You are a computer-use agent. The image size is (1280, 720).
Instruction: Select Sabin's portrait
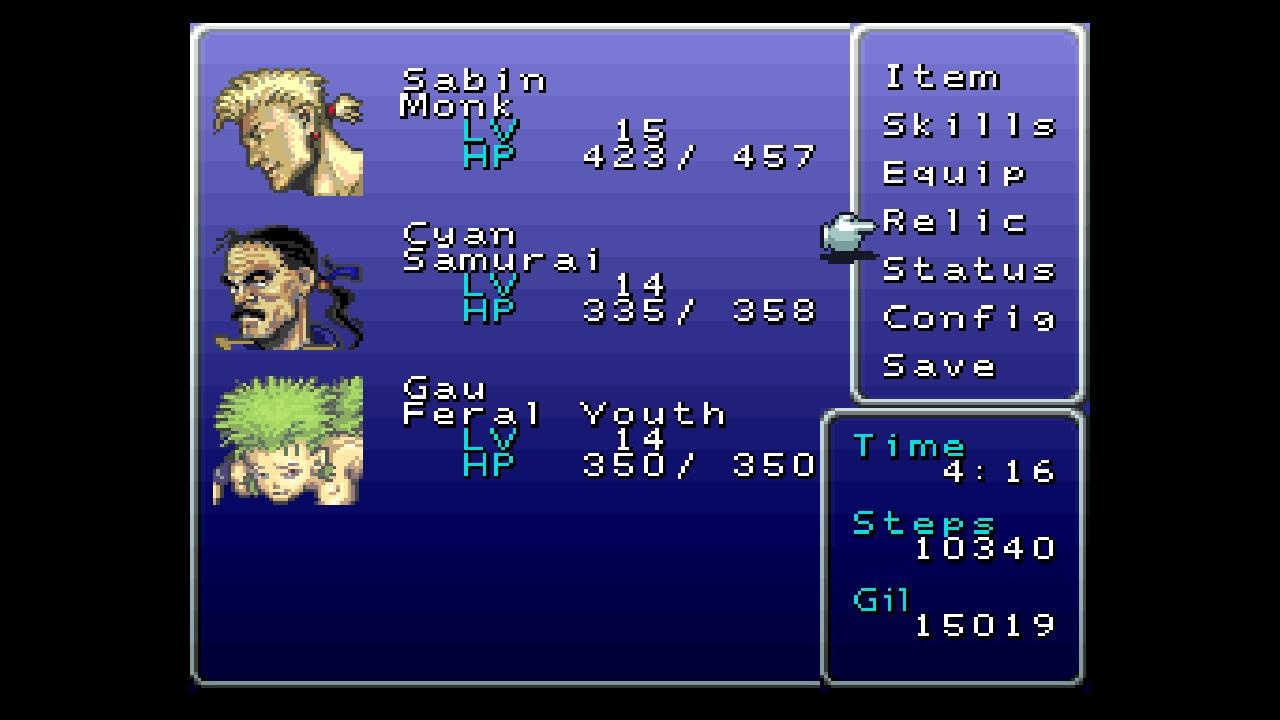288,131
